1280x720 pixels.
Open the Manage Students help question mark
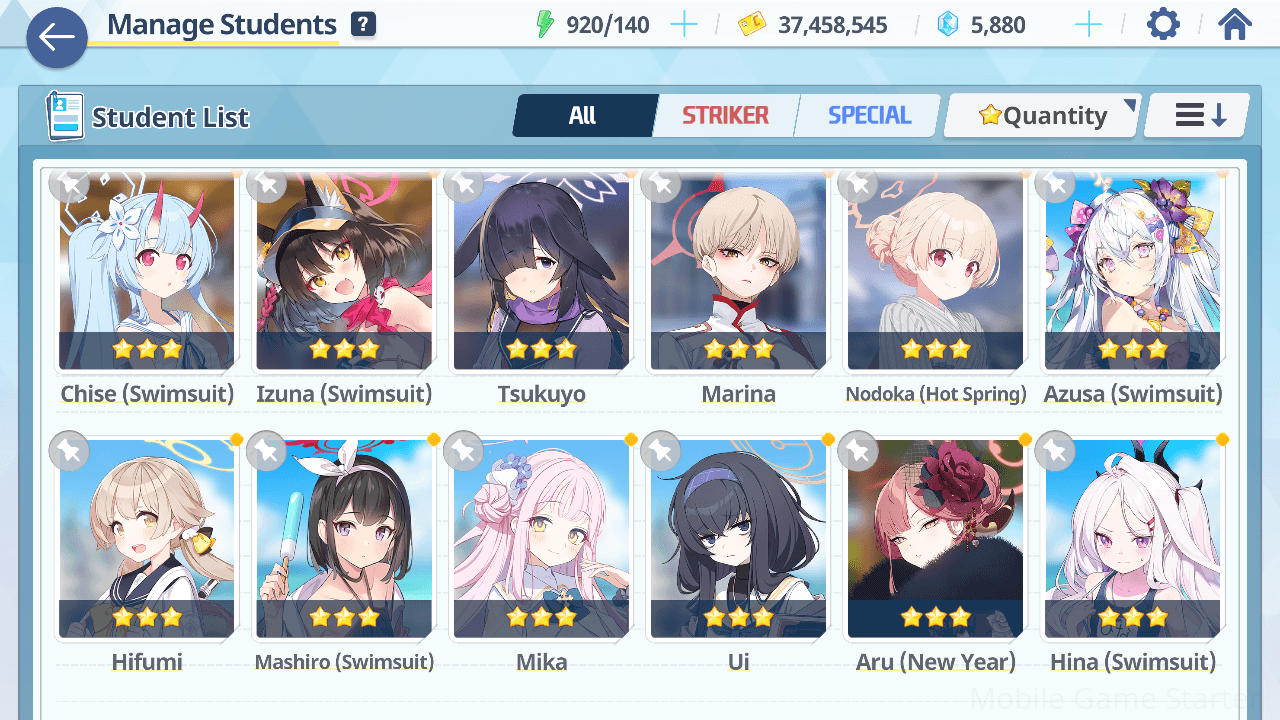(x=364, y=25)
